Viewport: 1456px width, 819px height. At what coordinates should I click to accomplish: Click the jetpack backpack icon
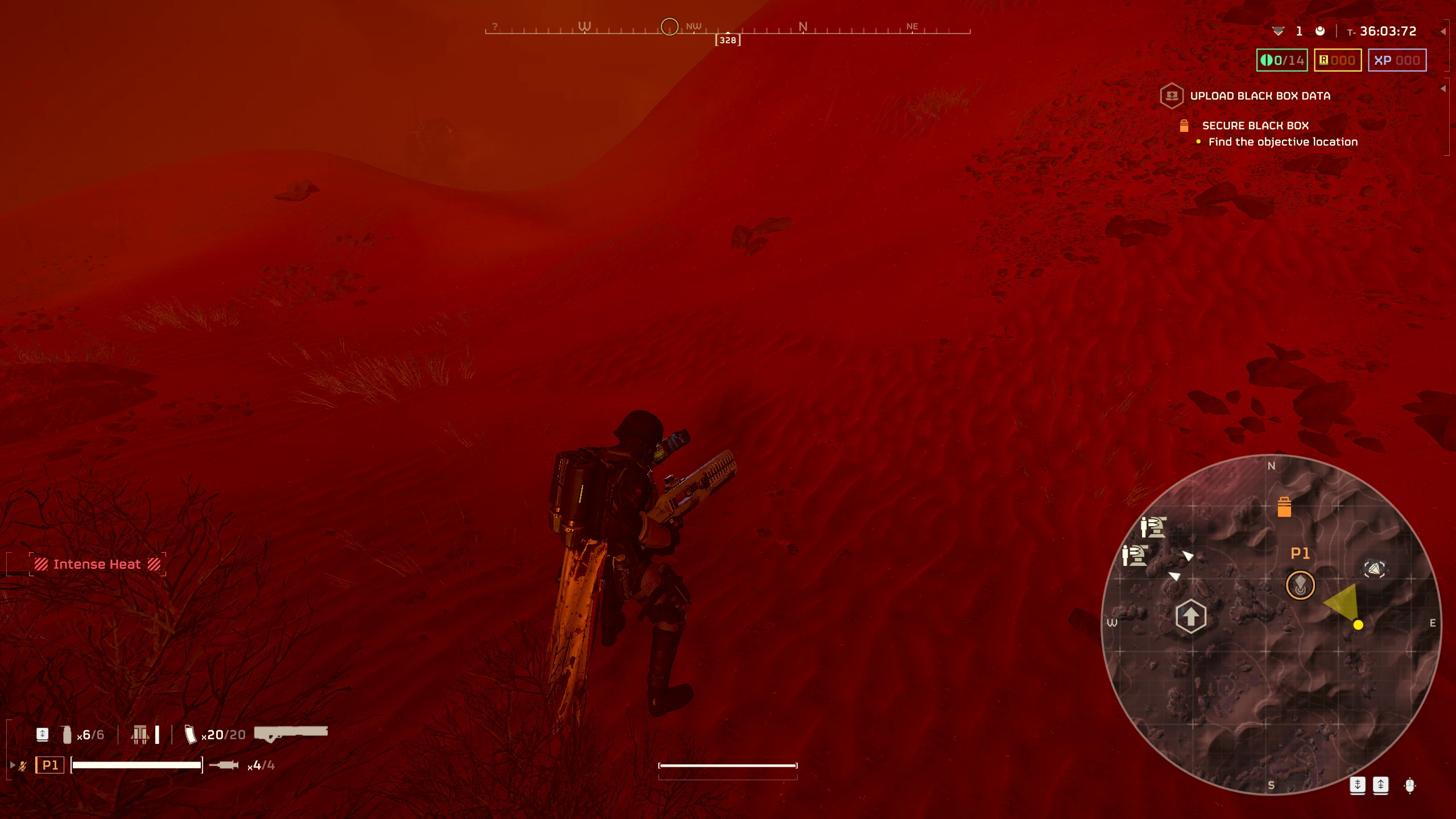140,735
